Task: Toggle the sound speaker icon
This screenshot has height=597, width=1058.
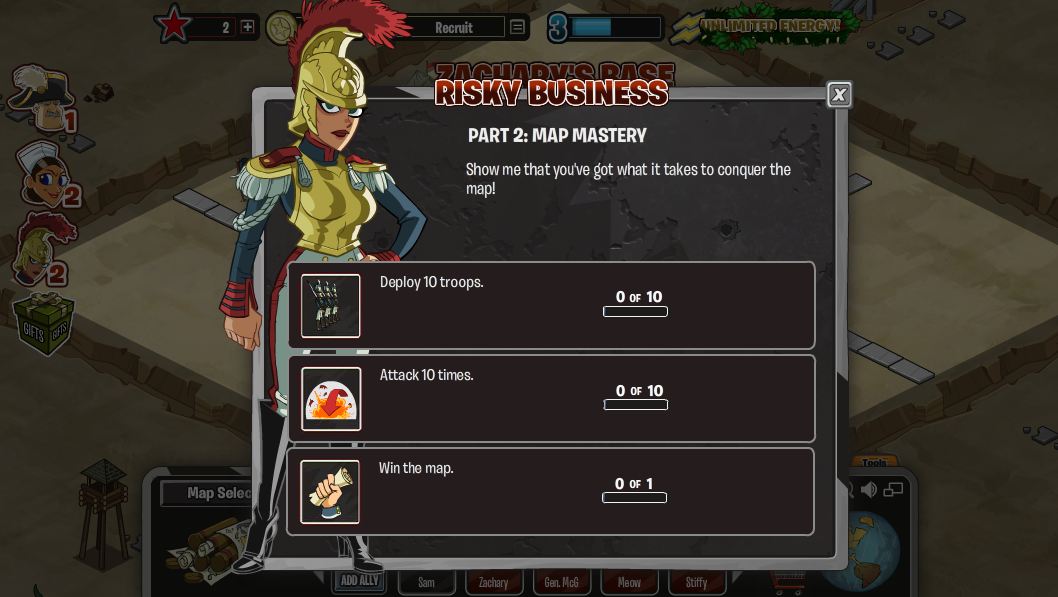Action: click(869, 489)
